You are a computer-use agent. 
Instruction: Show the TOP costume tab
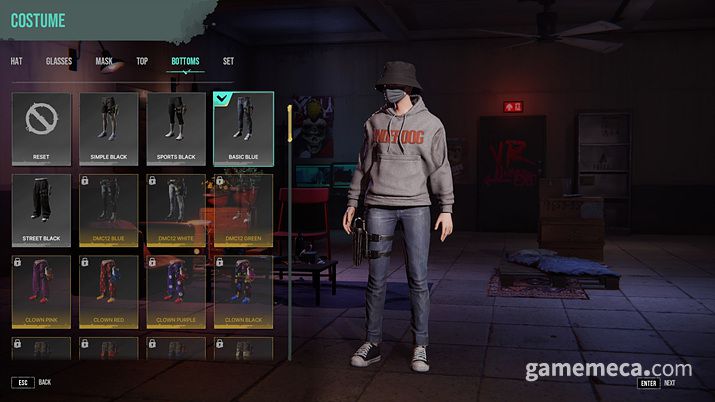pos(142,61)
